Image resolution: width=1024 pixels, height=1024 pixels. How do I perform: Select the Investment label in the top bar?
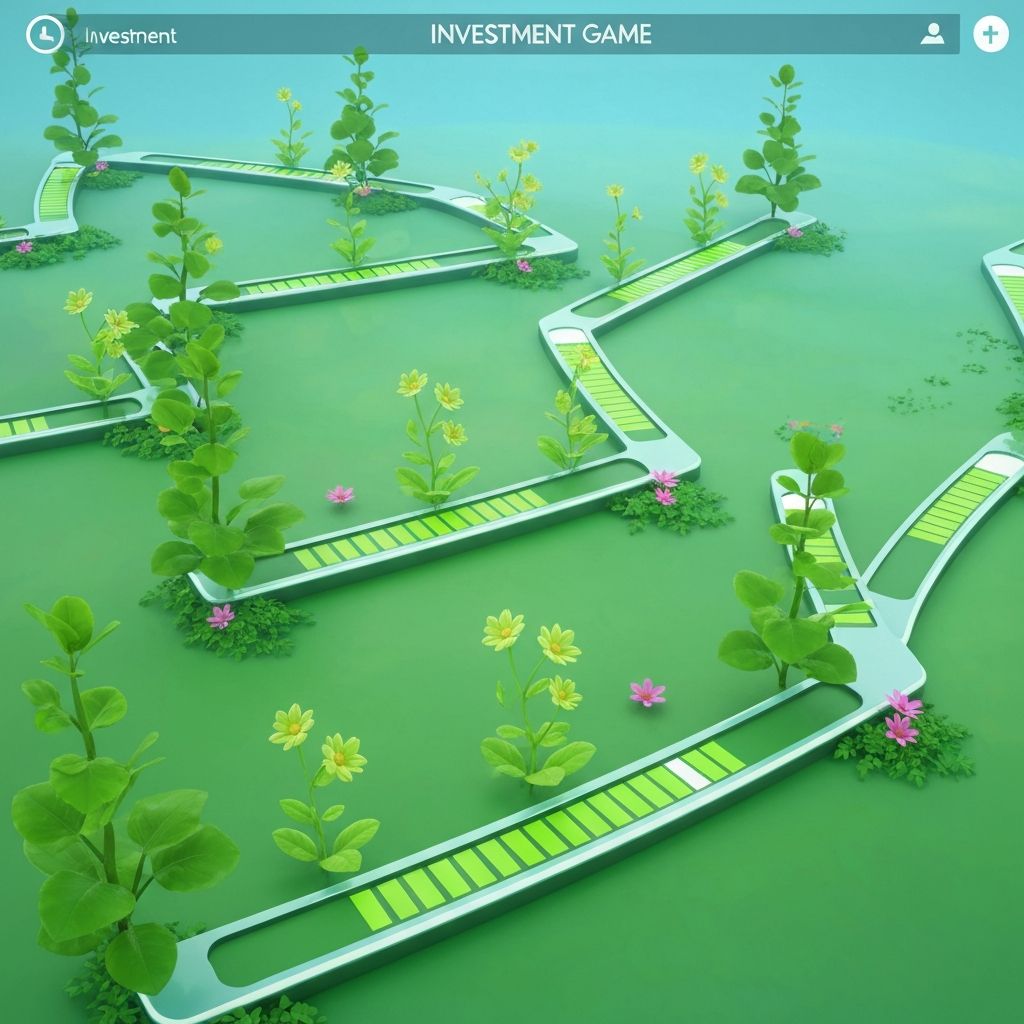(130, 36)
